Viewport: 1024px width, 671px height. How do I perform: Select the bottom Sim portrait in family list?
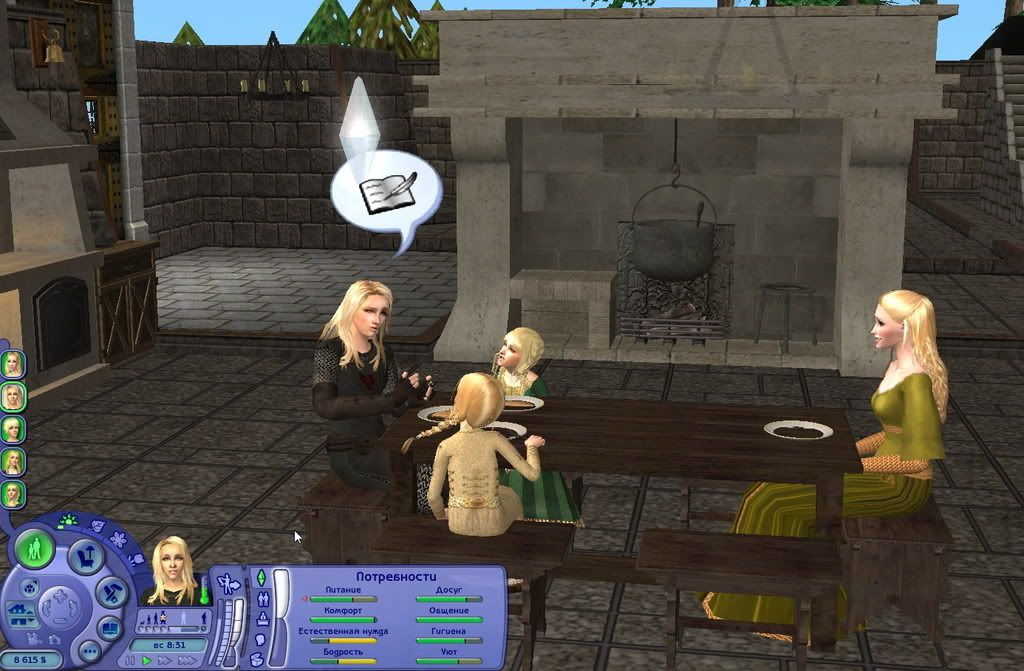(12, 493)
